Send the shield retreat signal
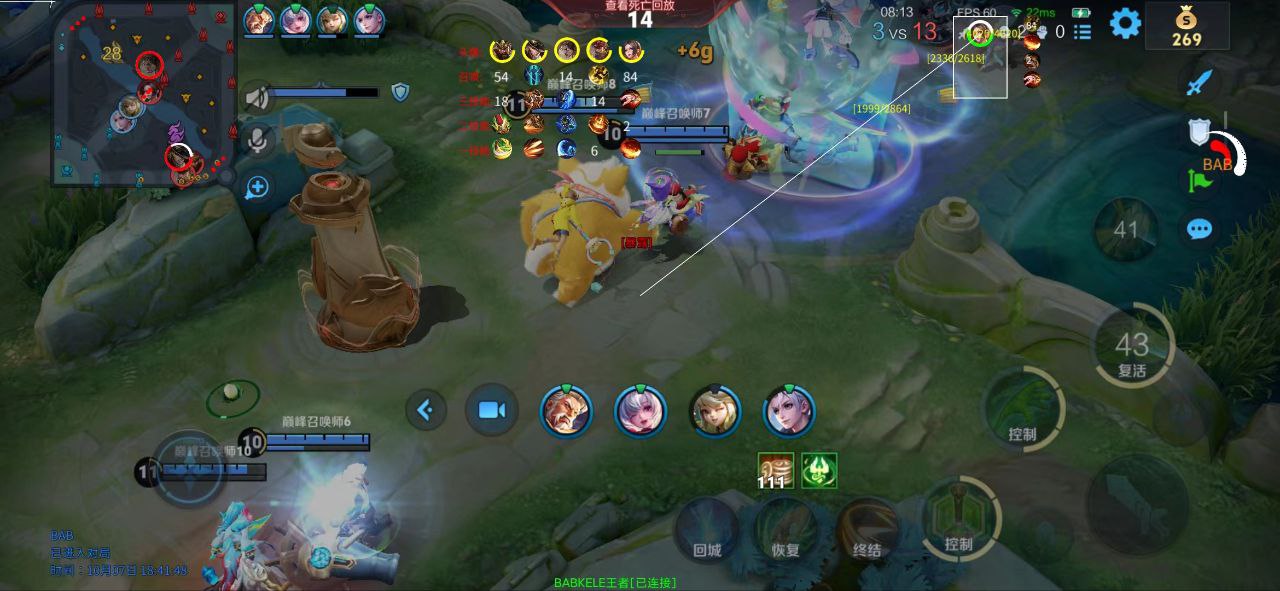 point(1199,132)
